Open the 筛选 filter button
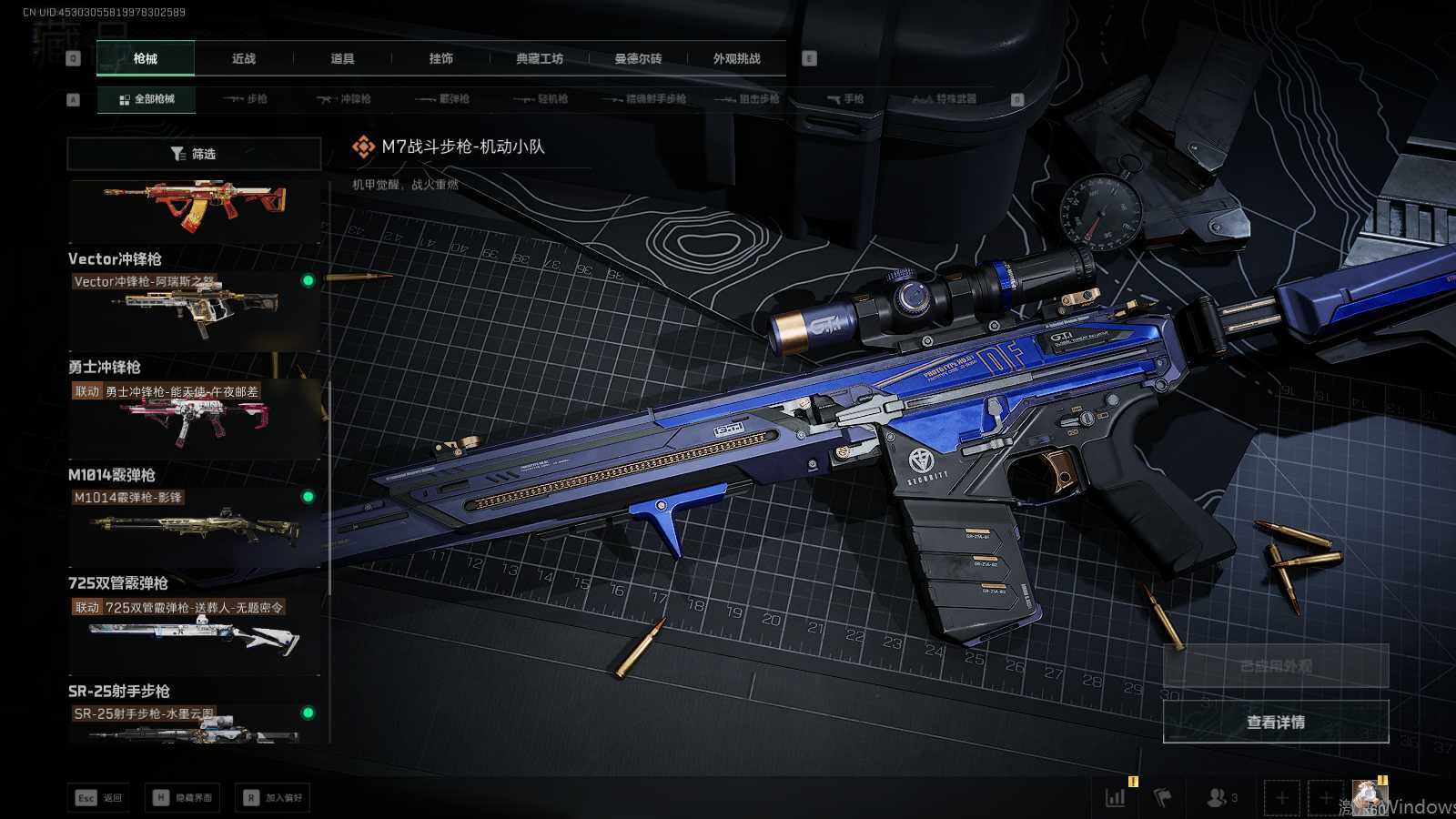Viewport: 1456px width, 819px height. pos(194,154)
